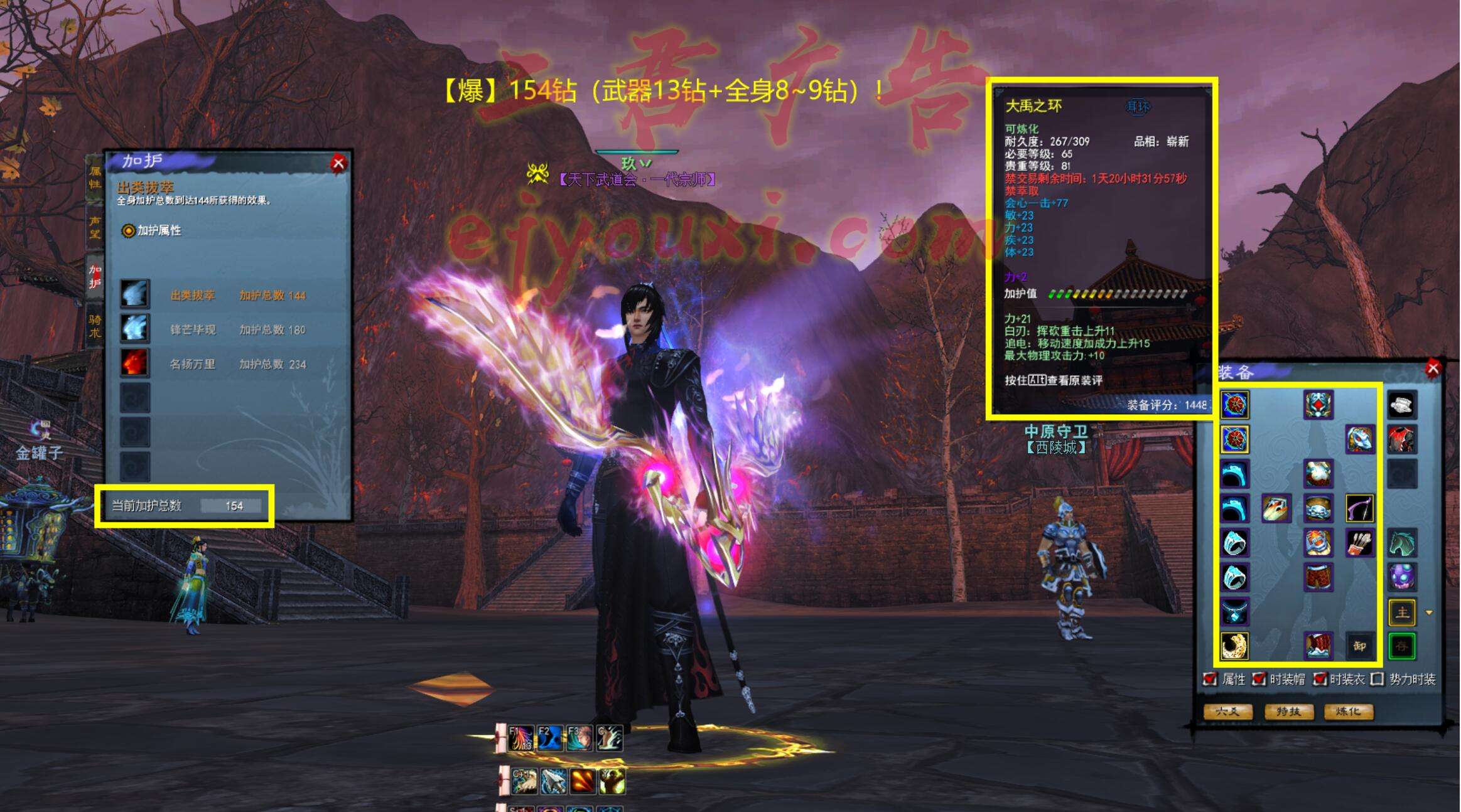Screen dimensions: 1461x812
Task: Activate the F2 blue skill icon
Action: [549, 738]
